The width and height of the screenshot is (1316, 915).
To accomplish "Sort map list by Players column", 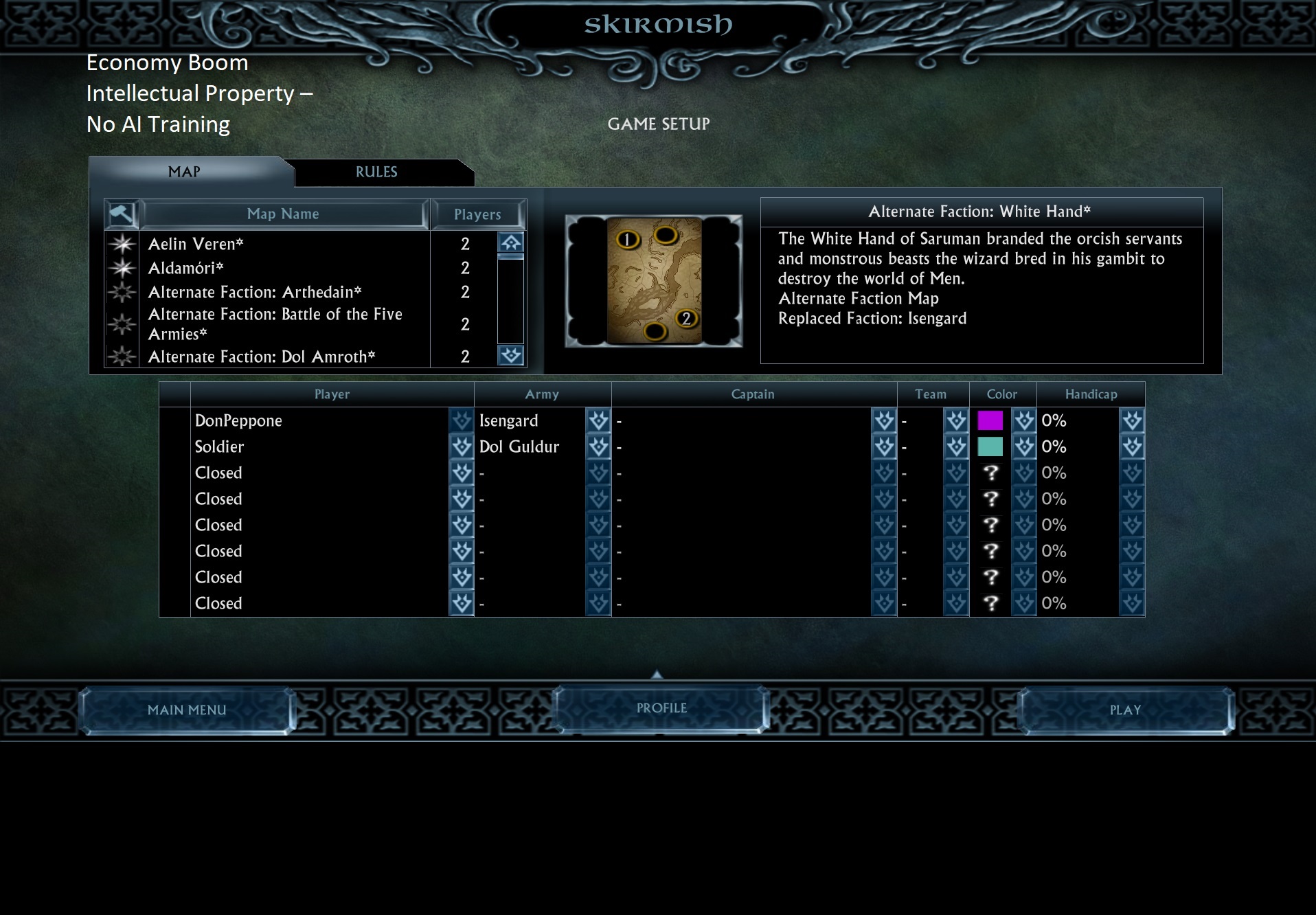I will [x=477, y=214].
